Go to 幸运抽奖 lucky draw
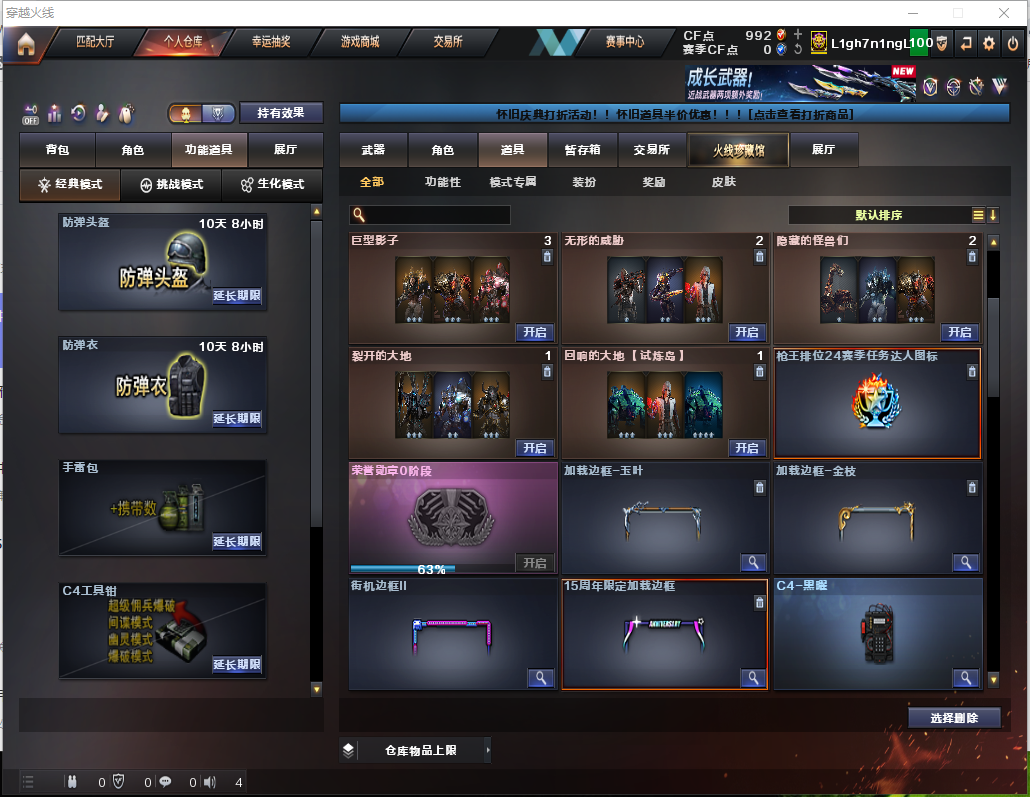 [271, 42]
